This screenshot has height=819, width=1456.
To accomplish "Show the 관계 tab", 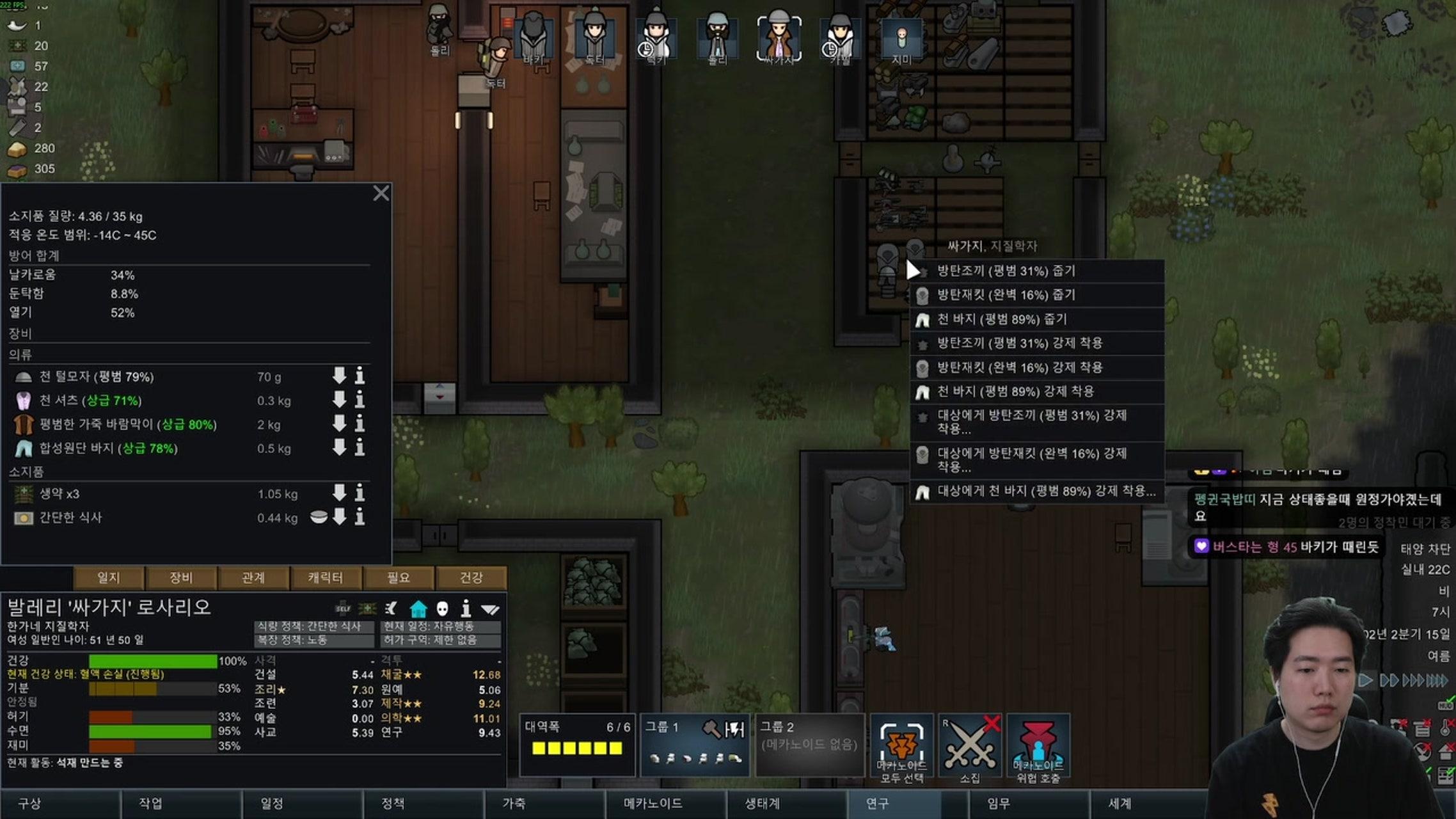I will (x=253, y=578).
